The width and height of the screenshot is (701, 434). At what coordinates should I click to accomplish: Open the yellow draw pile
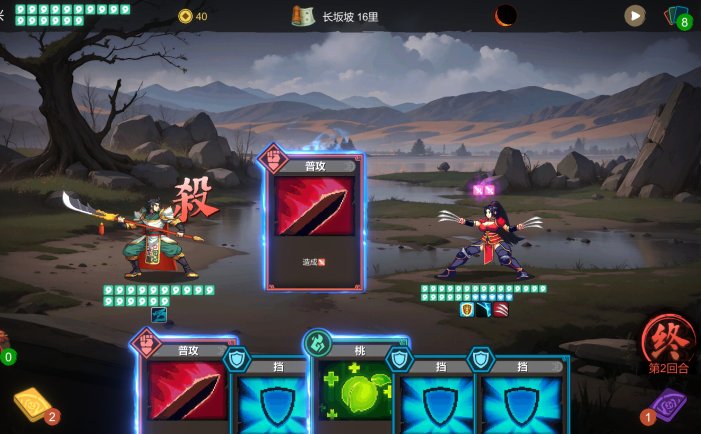click(x=31, y=406)
